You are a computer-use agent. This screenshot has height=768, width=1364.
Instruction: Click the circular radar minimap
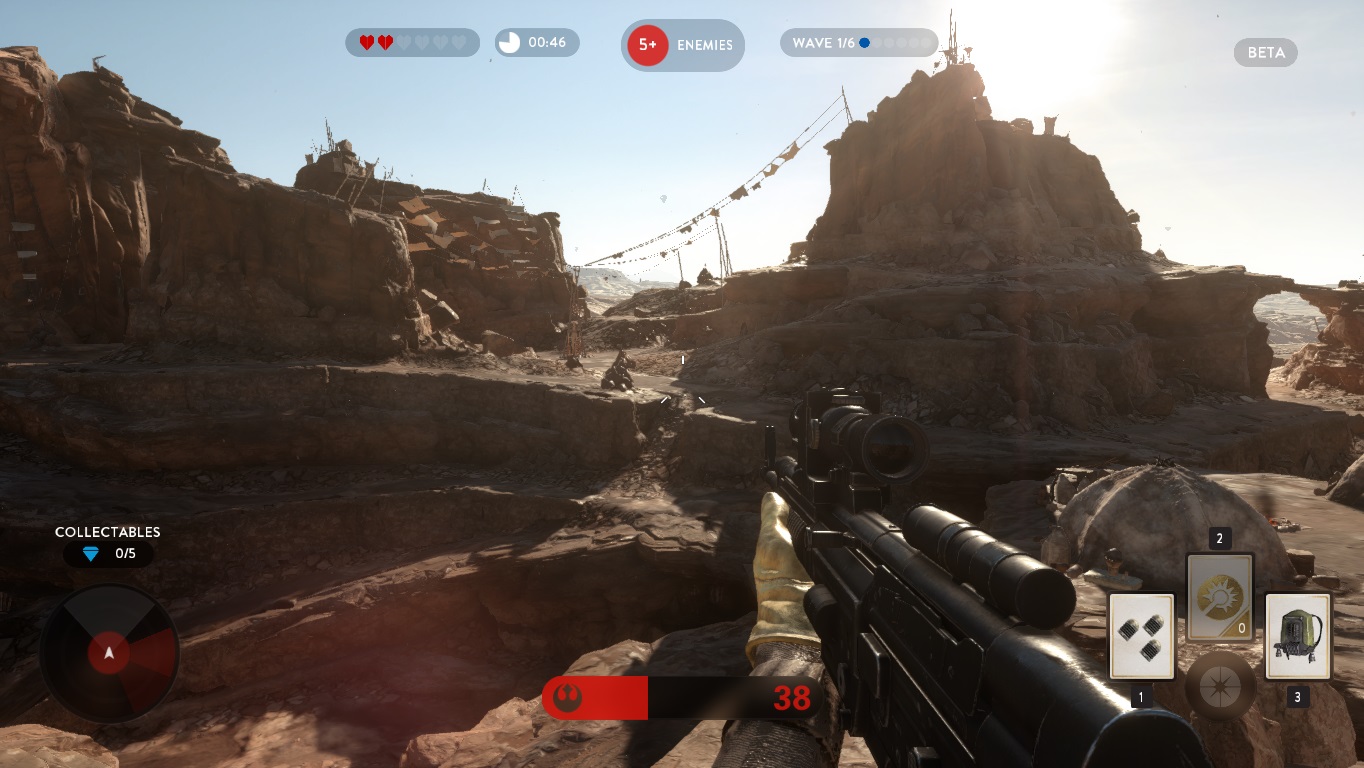[x=110, y=653]
